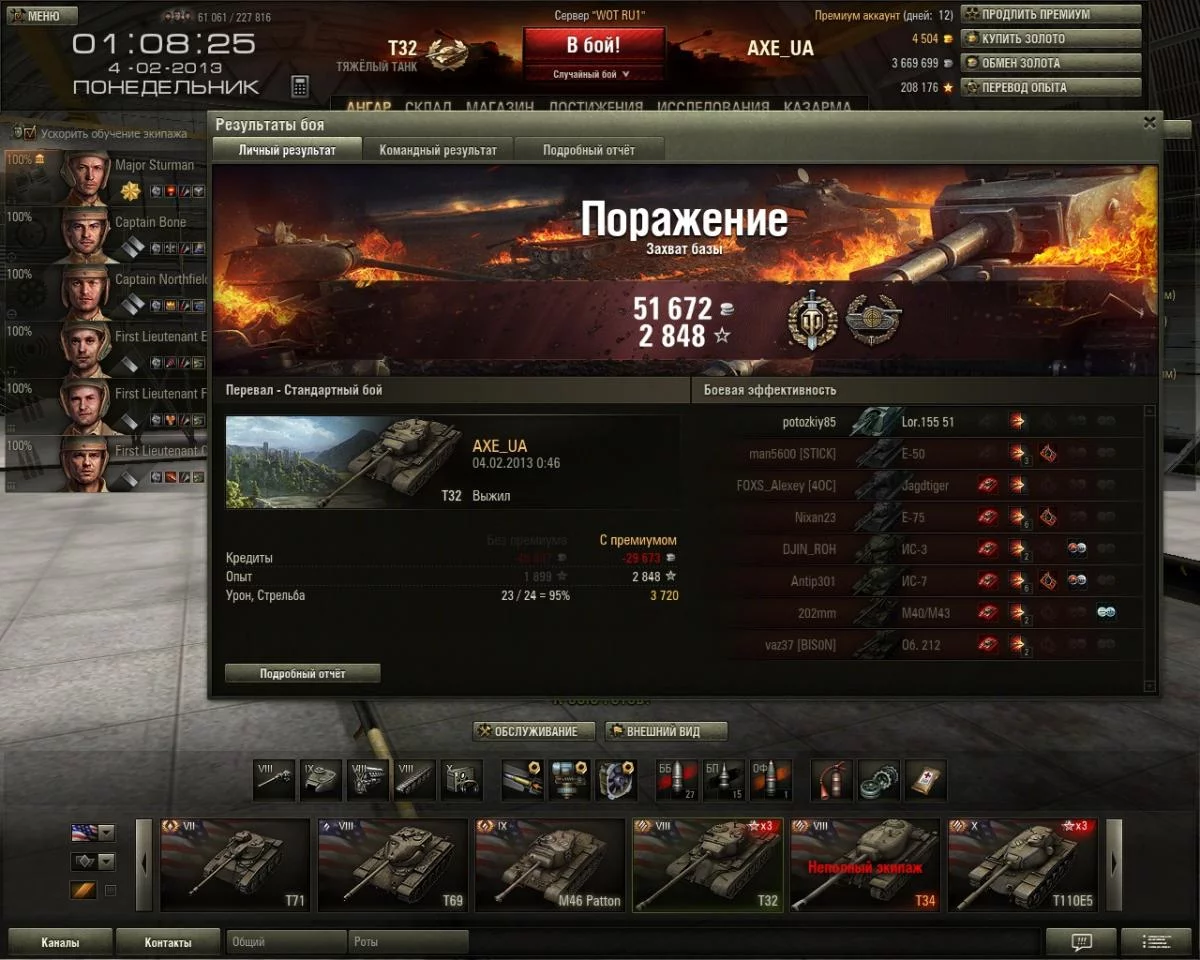Open Купить золото purchase
The height and width of the screenshot is (960, 1200).
coord(1051,39)
